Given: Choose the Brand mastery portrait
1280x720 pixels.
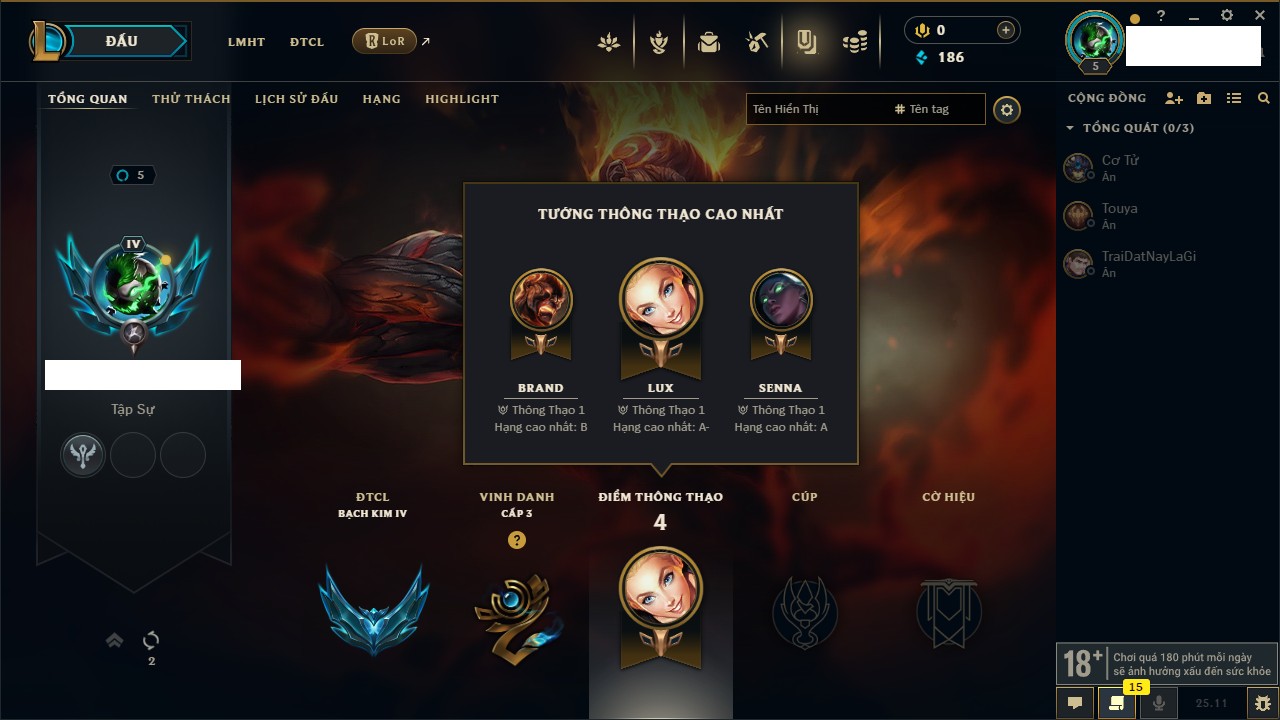Looking at the screenshot, I should 541,299.
